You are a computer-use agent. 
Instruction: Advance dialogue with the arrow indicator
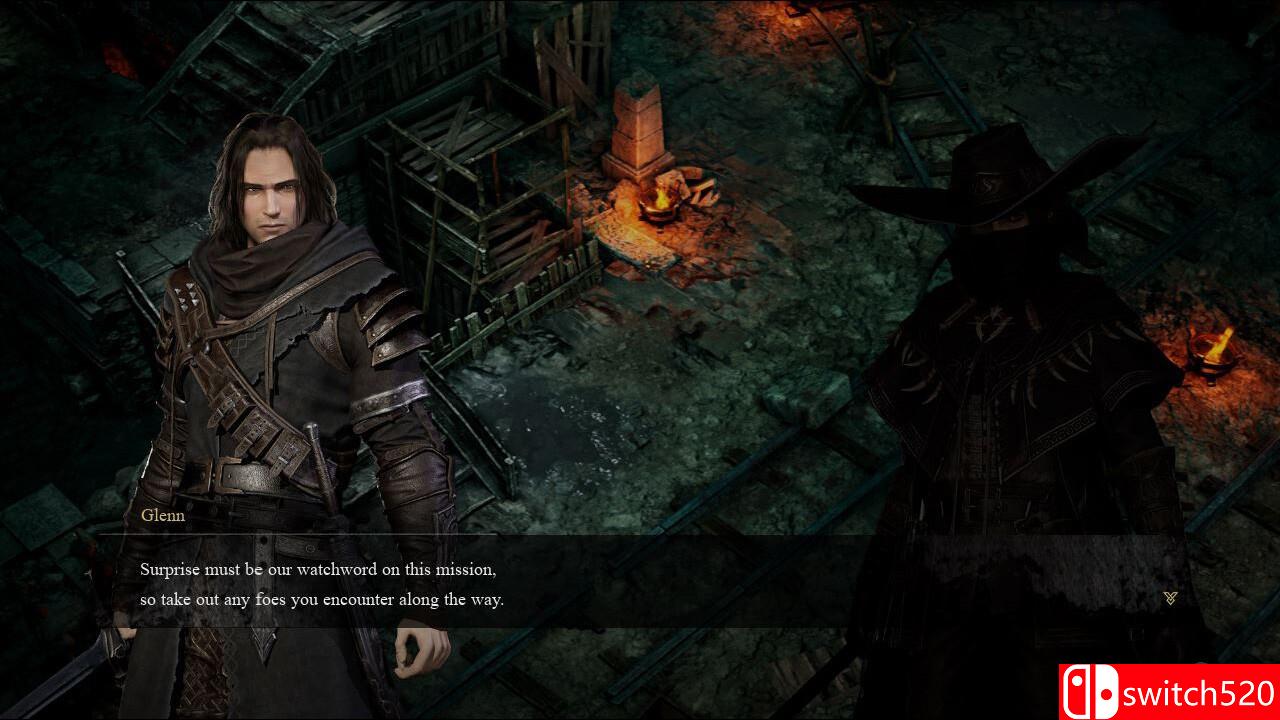tap(1170, 598)
